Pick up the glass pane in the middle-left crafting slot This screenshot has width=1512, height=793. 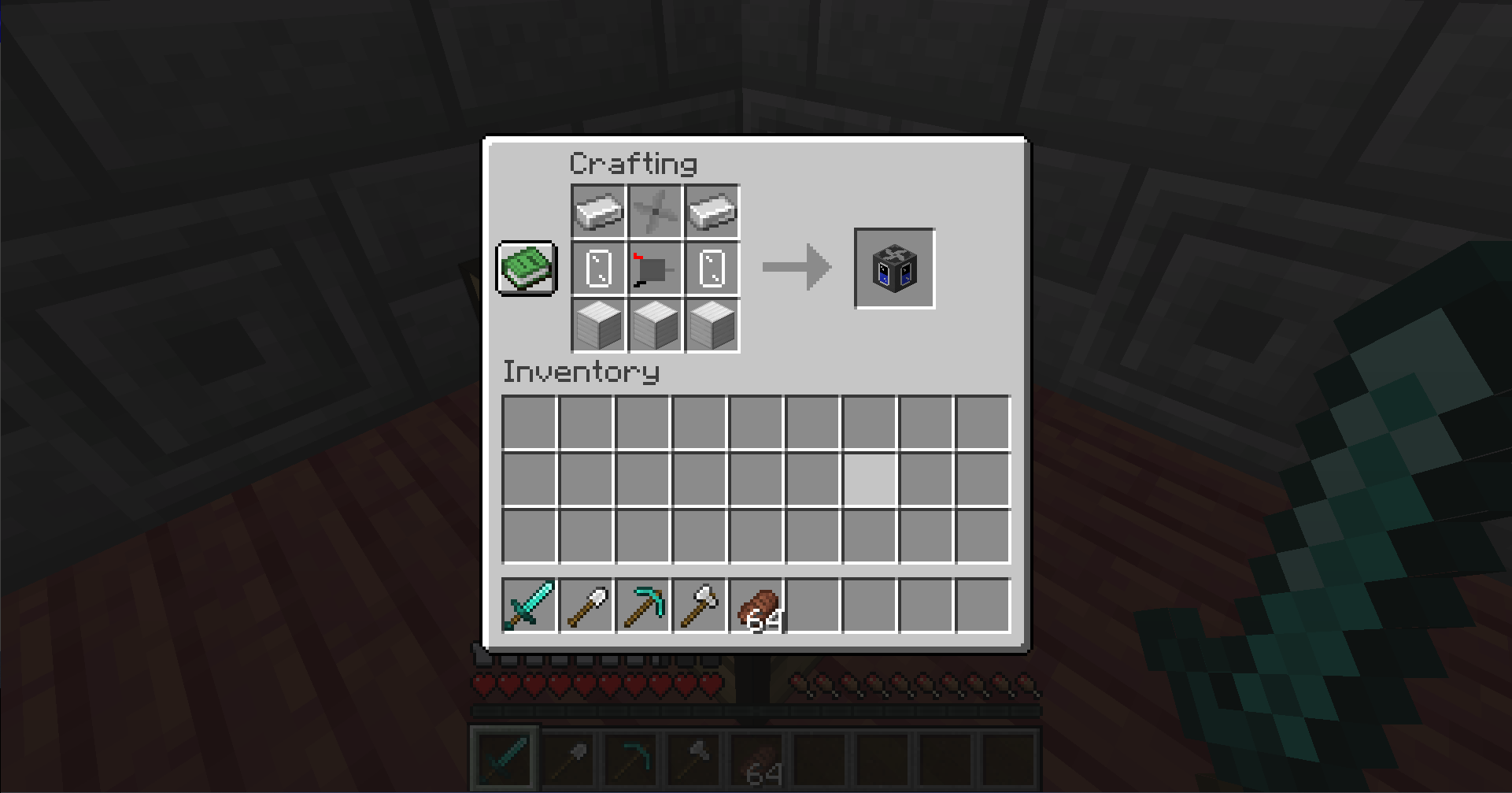[x=598, y=269]
